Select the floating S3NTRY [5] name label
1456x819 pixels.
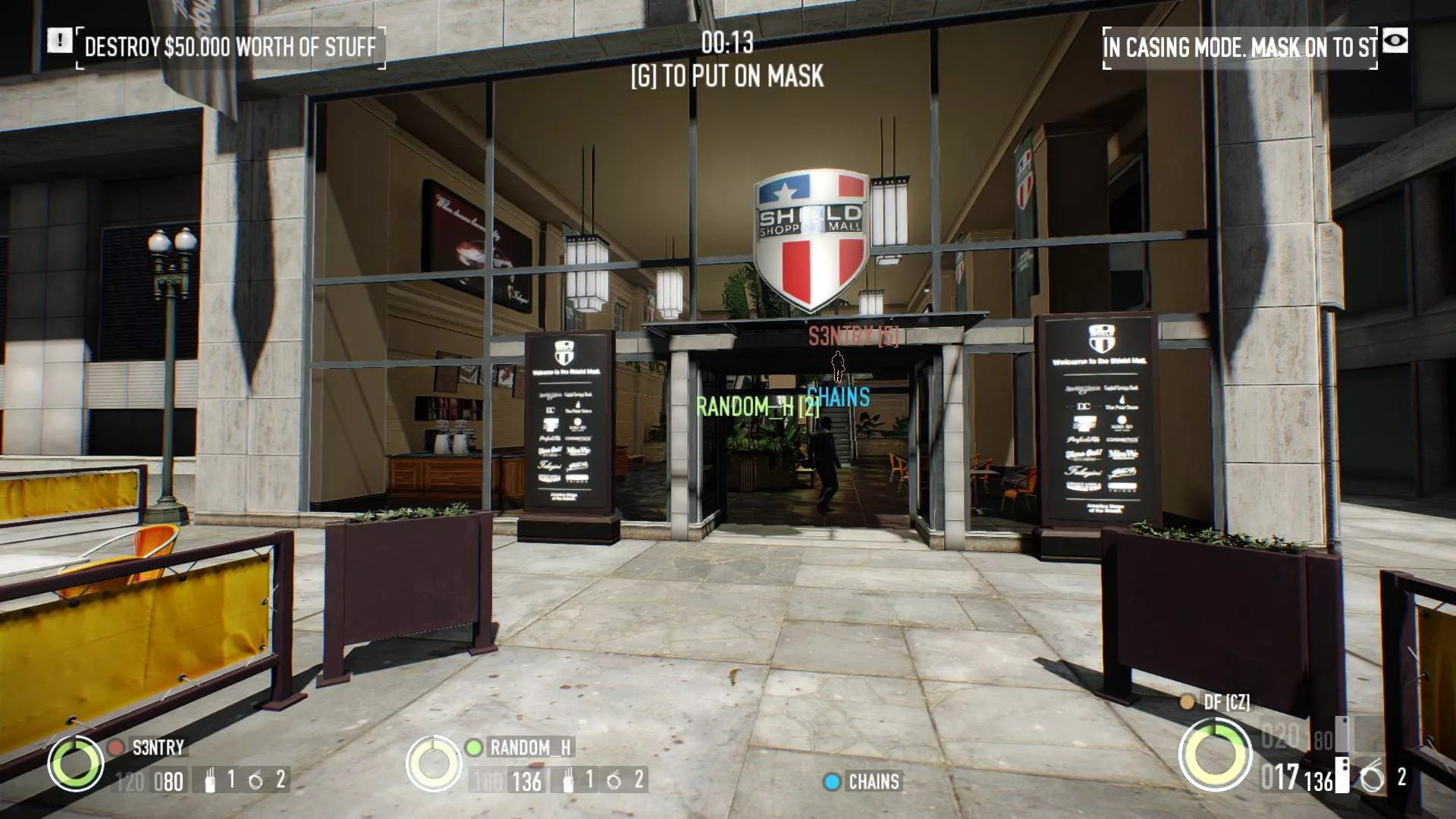coord(853,336)
